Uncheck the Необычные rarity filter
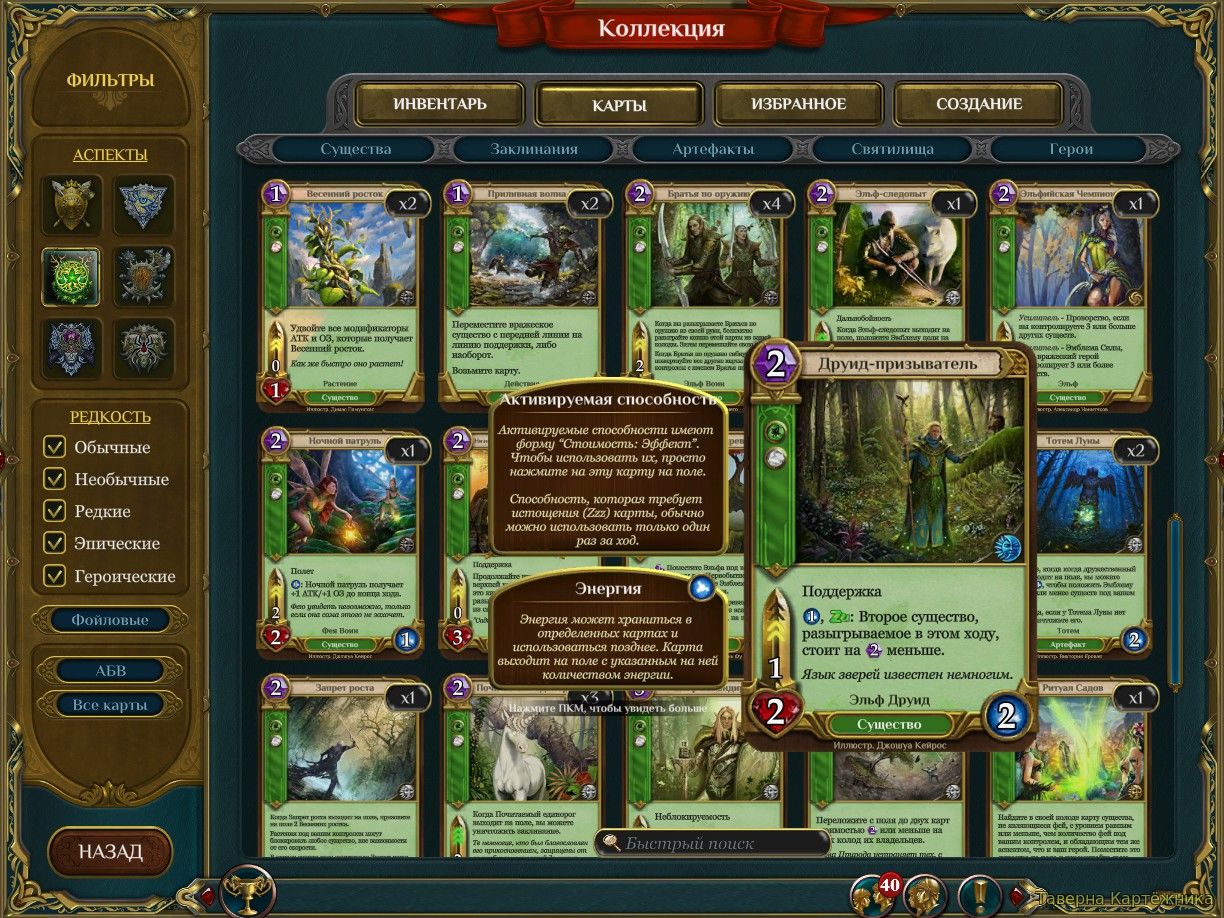The image size is (1224, 918). coord(55,479)
